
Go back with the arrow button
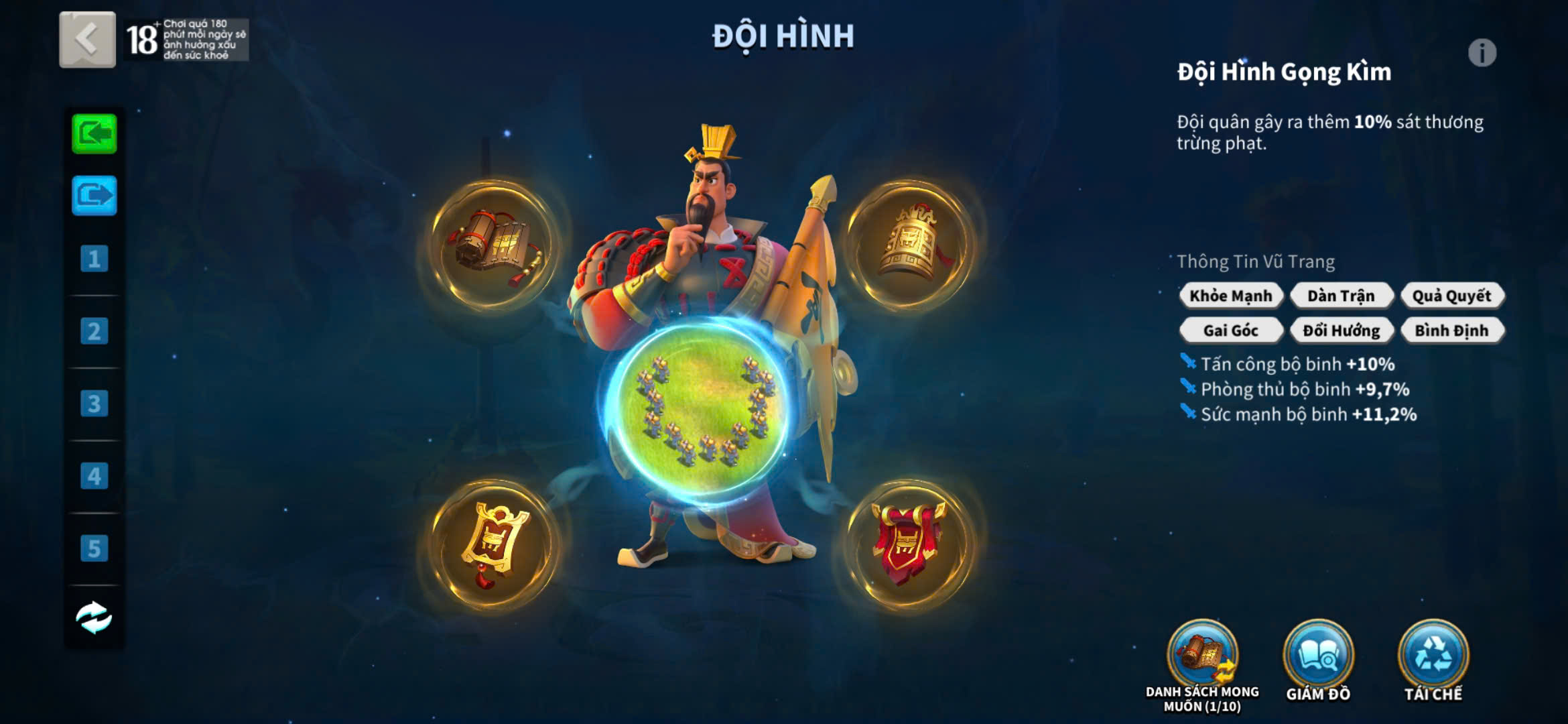tap(87, 40)
